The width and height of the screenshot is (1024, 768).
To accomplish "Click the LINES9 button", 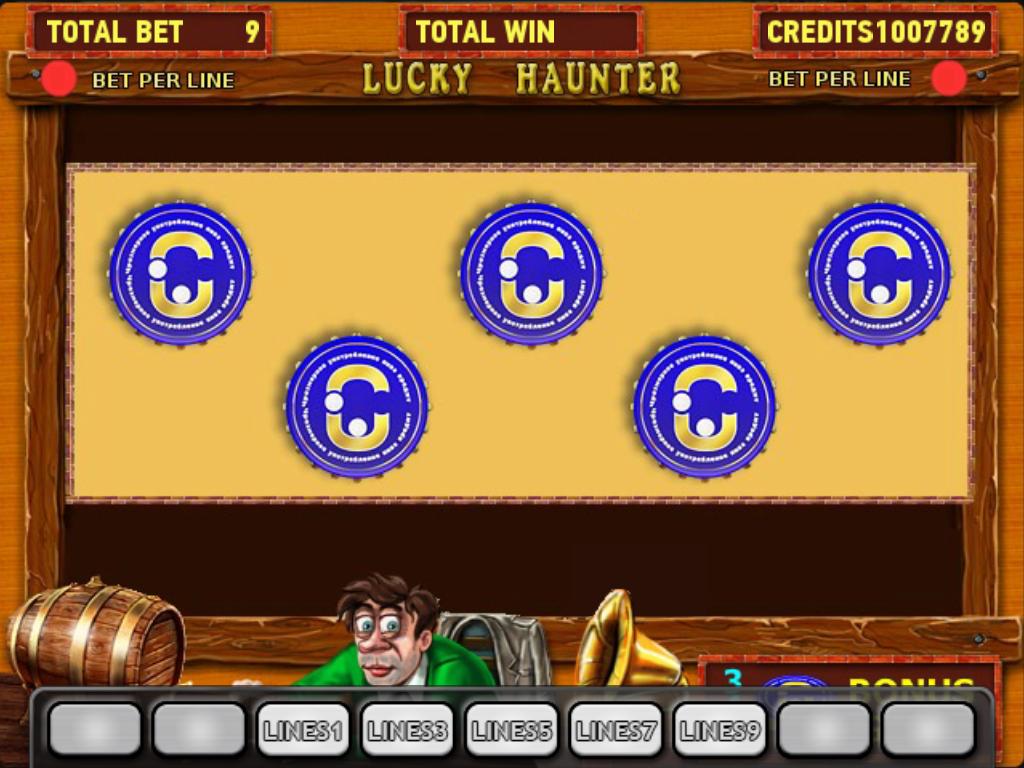I will (719, 730).
